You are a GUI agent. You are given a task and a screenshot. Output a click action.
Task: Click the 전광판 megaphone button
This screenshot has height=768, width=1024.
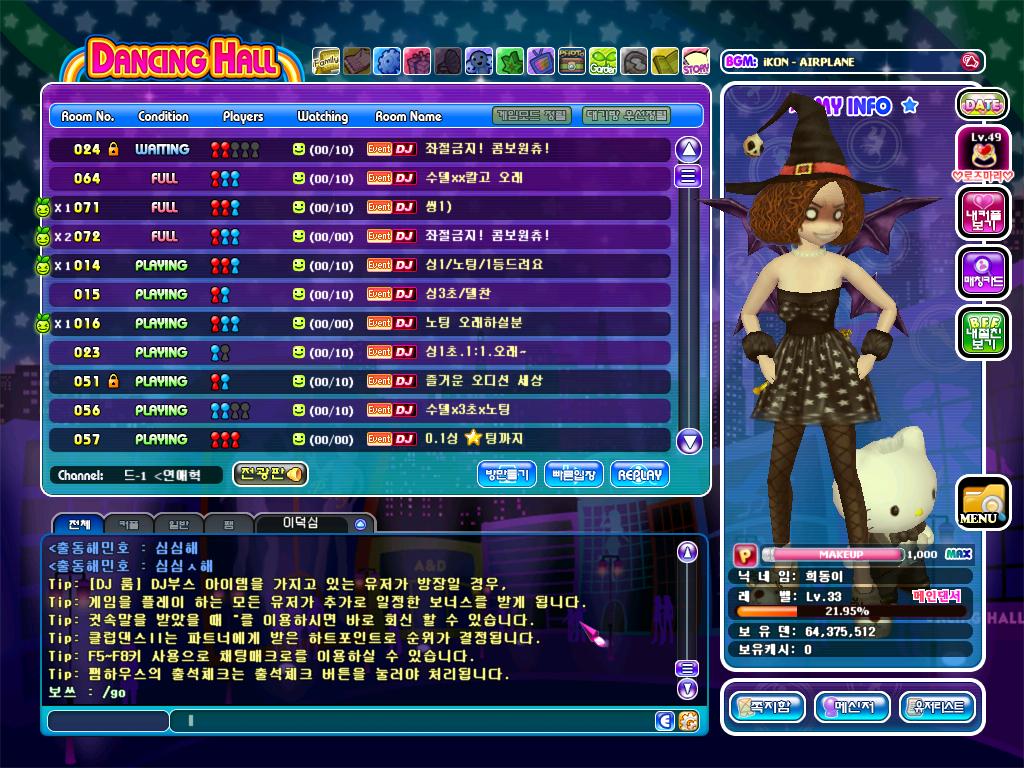coord(270,474)
